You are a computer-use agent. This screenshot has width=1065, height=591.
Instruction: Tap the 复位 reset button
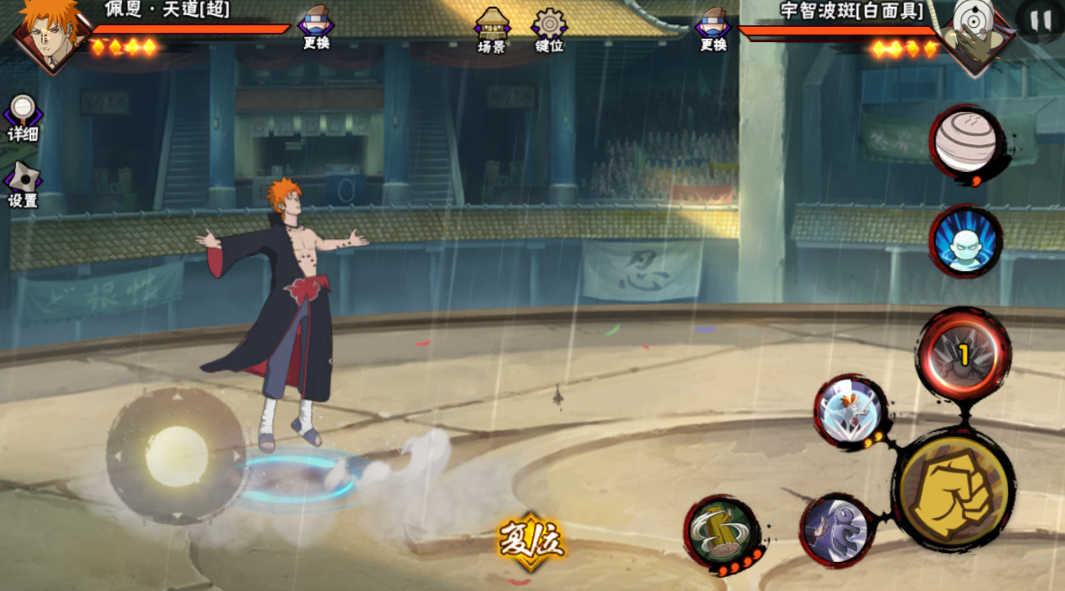tap(531, 542)
